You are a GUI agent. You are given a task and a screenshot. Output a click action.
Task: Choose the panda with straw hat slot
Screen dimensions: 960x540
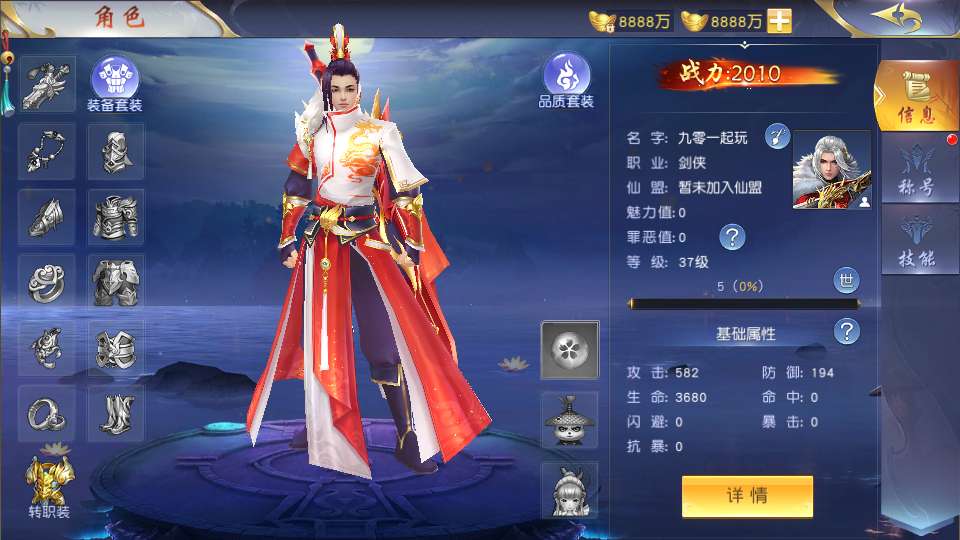tap(570, 420)
